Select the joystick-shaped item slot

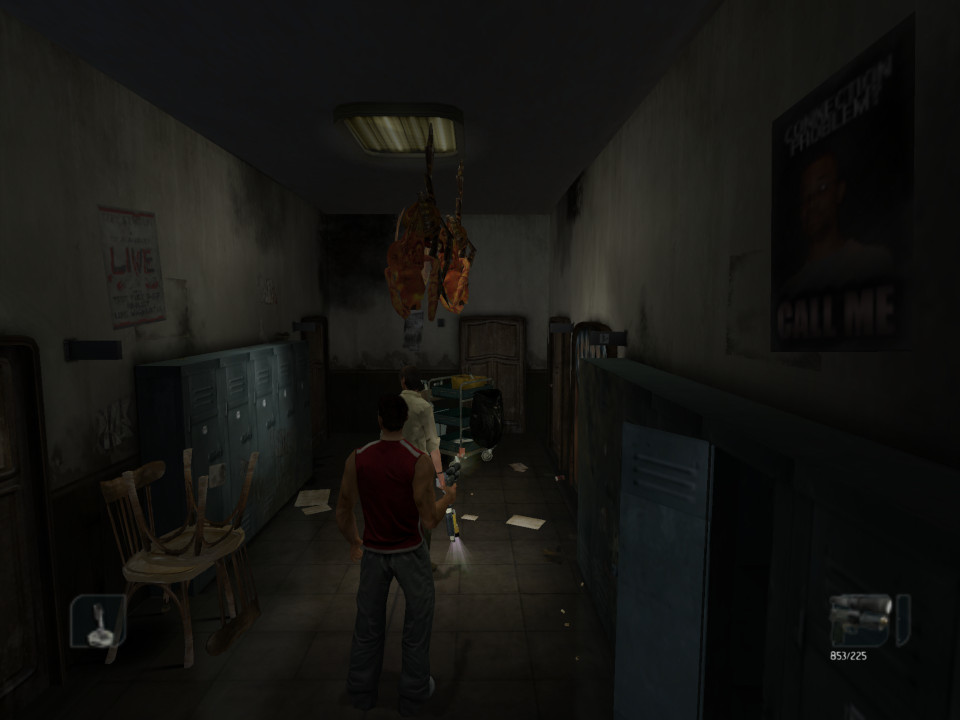tap(98, 622)
